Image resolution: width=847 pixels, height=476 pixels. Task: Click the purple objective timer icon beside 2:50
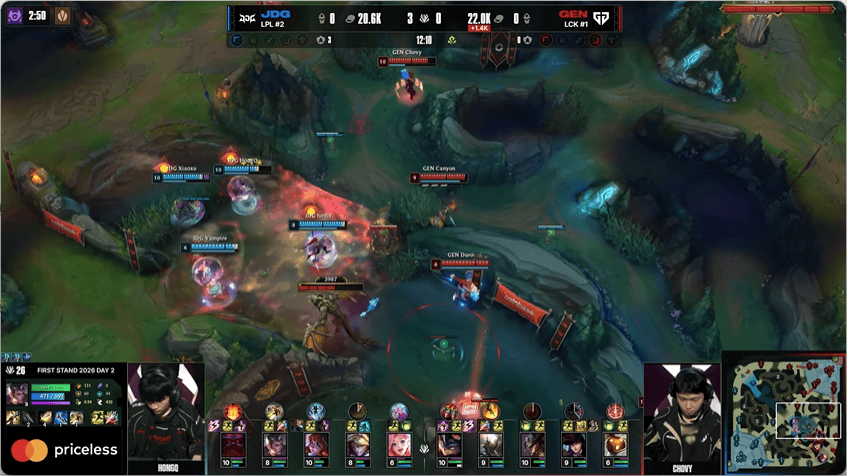(x=13, y=16)
